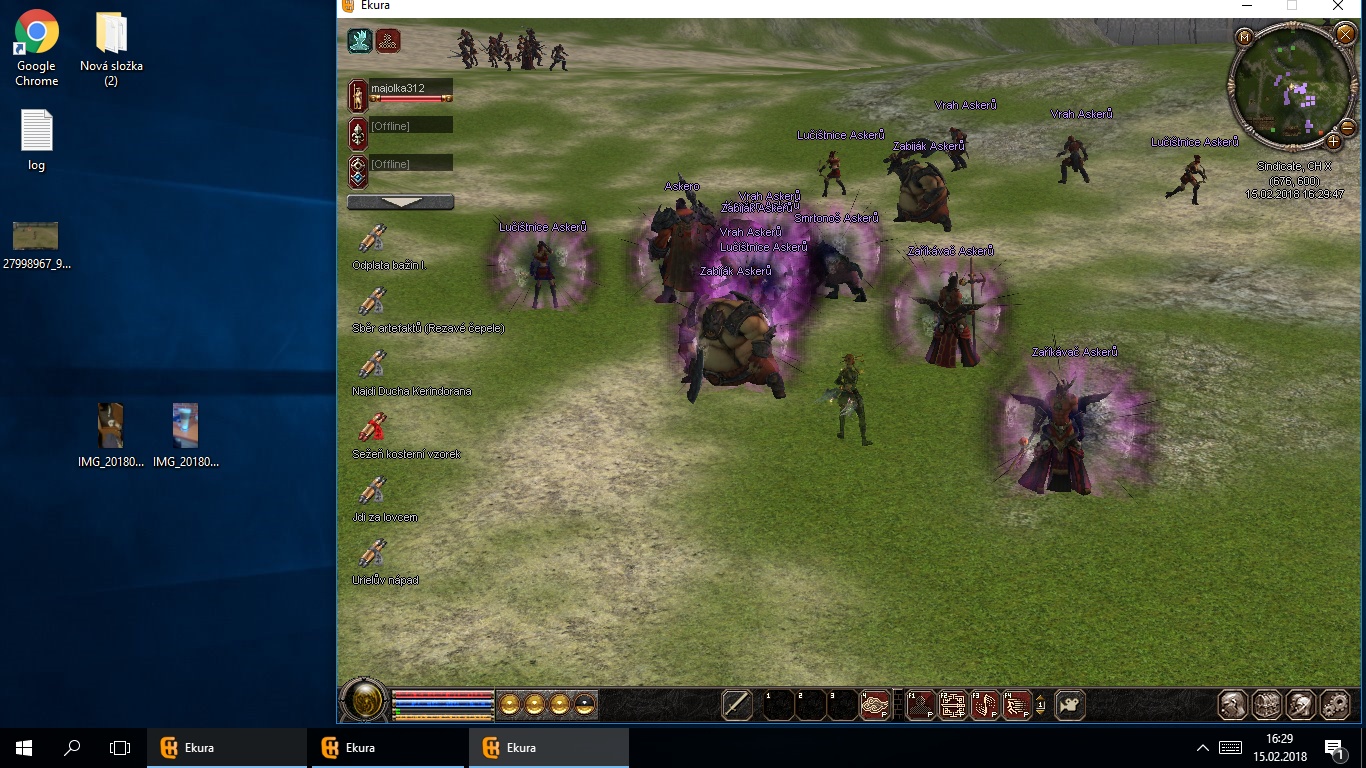Close the minimap with X button
1366x768 pixels.
(1344, 36)
